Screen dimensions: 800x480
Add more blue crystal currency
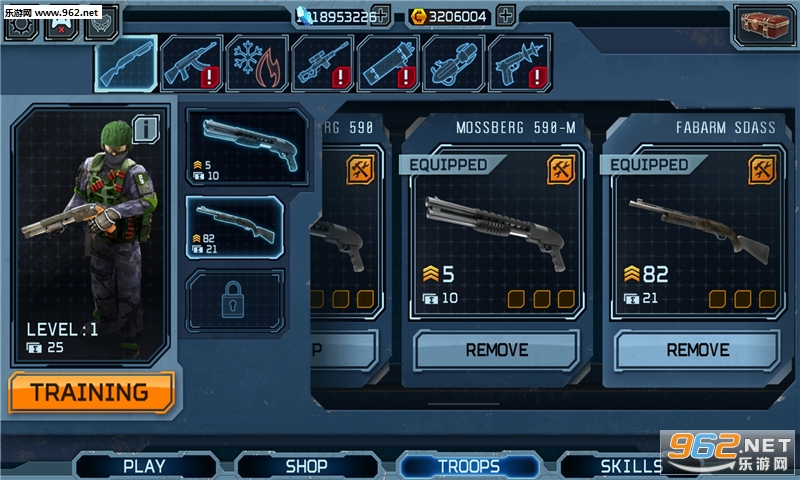pos(380,16)
